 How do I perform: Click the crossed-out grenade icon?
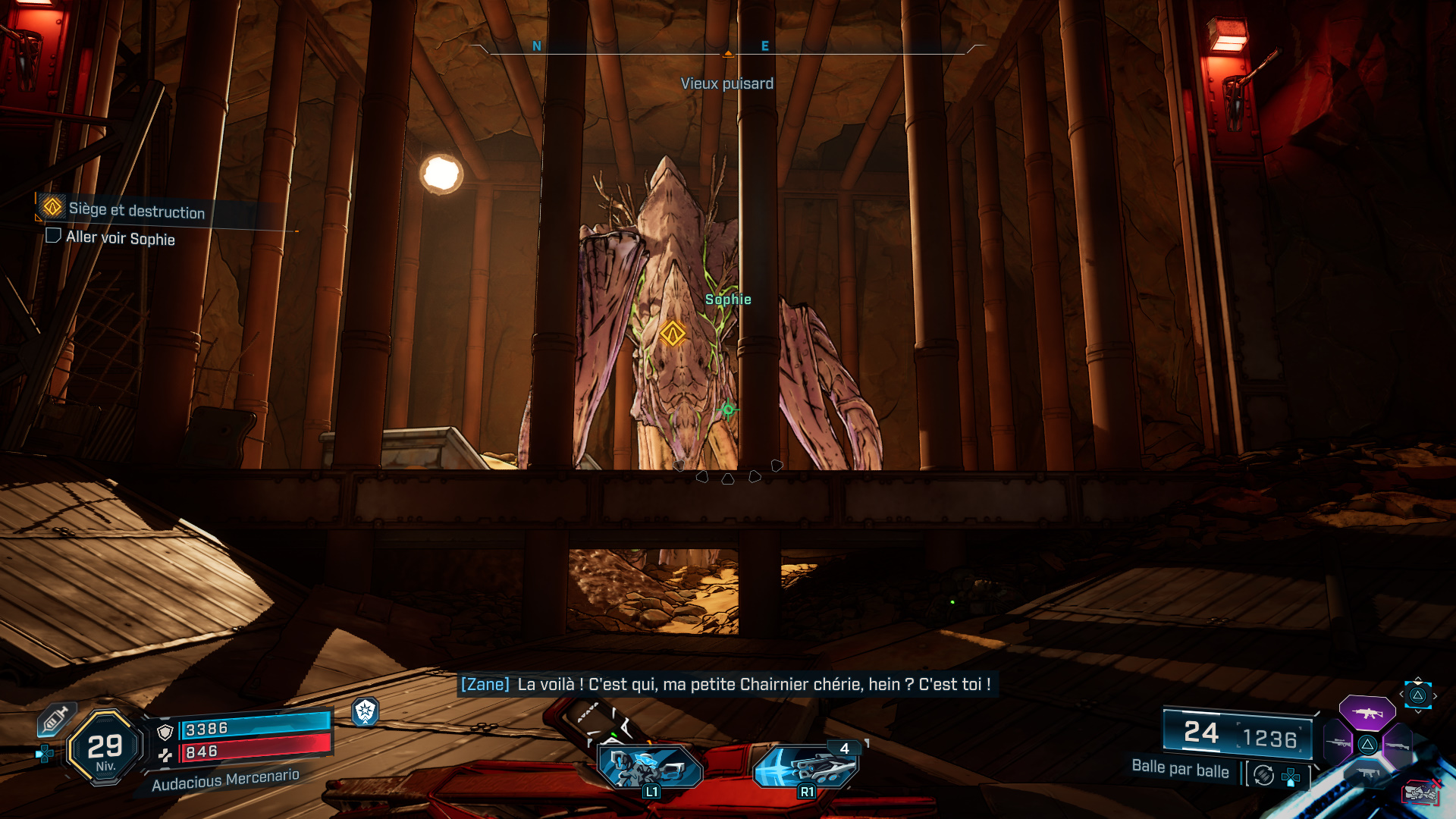[1419, 792]
